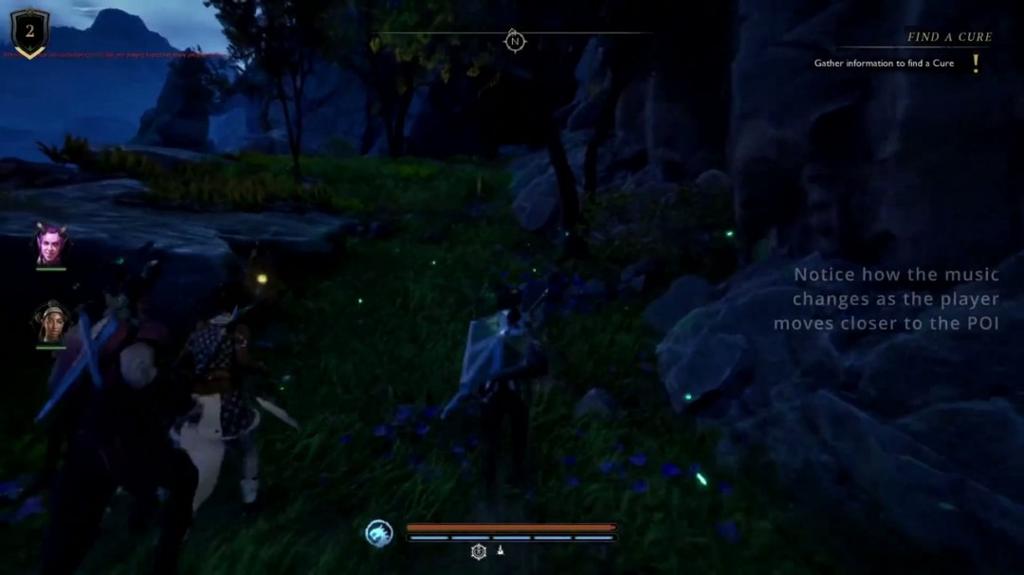Click the yellow exclamation quest marker

coord(976,63)
